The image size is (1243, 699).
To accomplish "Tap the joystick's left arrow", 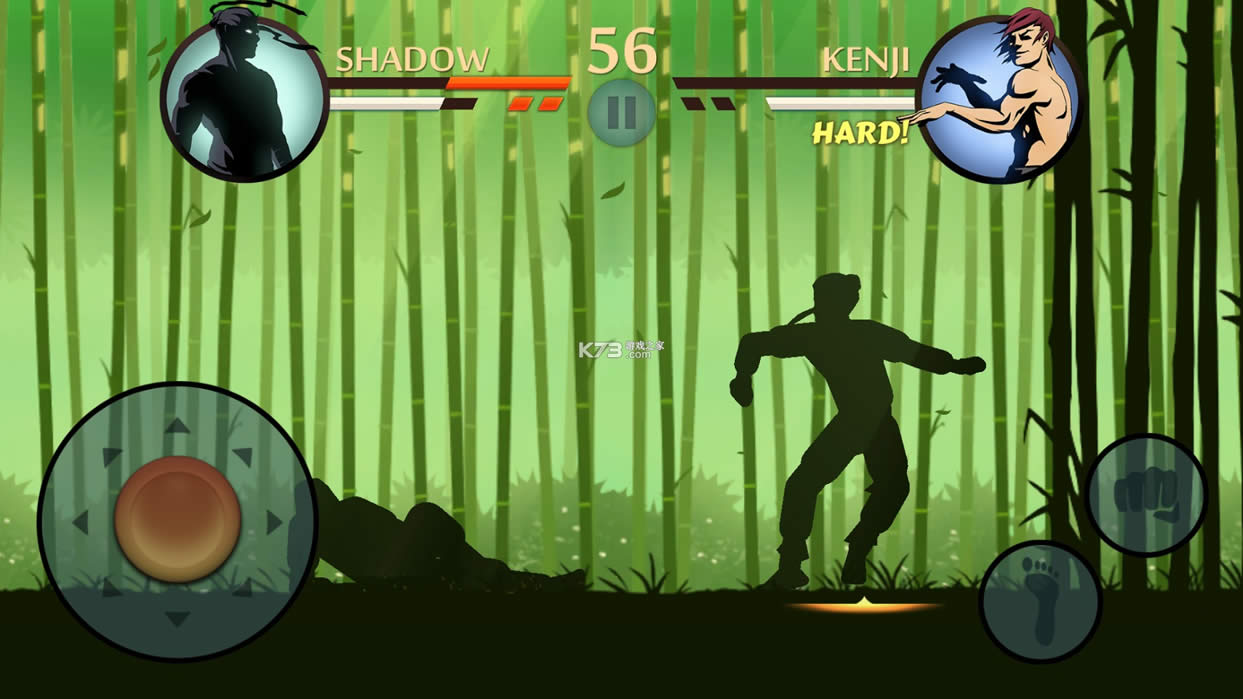I will 80,522.
